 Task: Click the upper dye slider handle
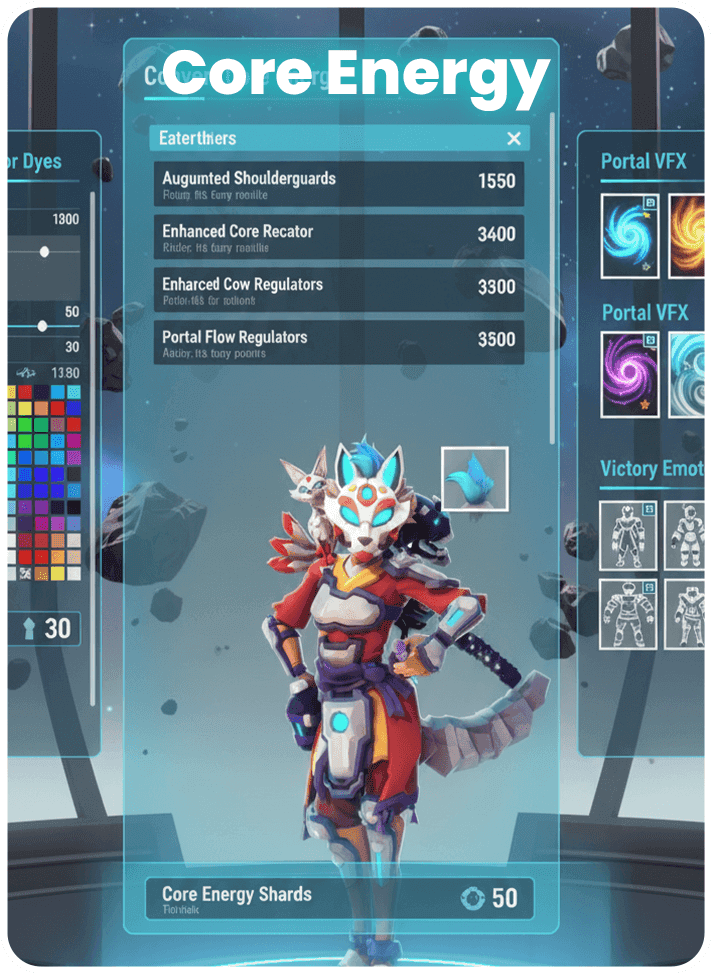[44, 252]
